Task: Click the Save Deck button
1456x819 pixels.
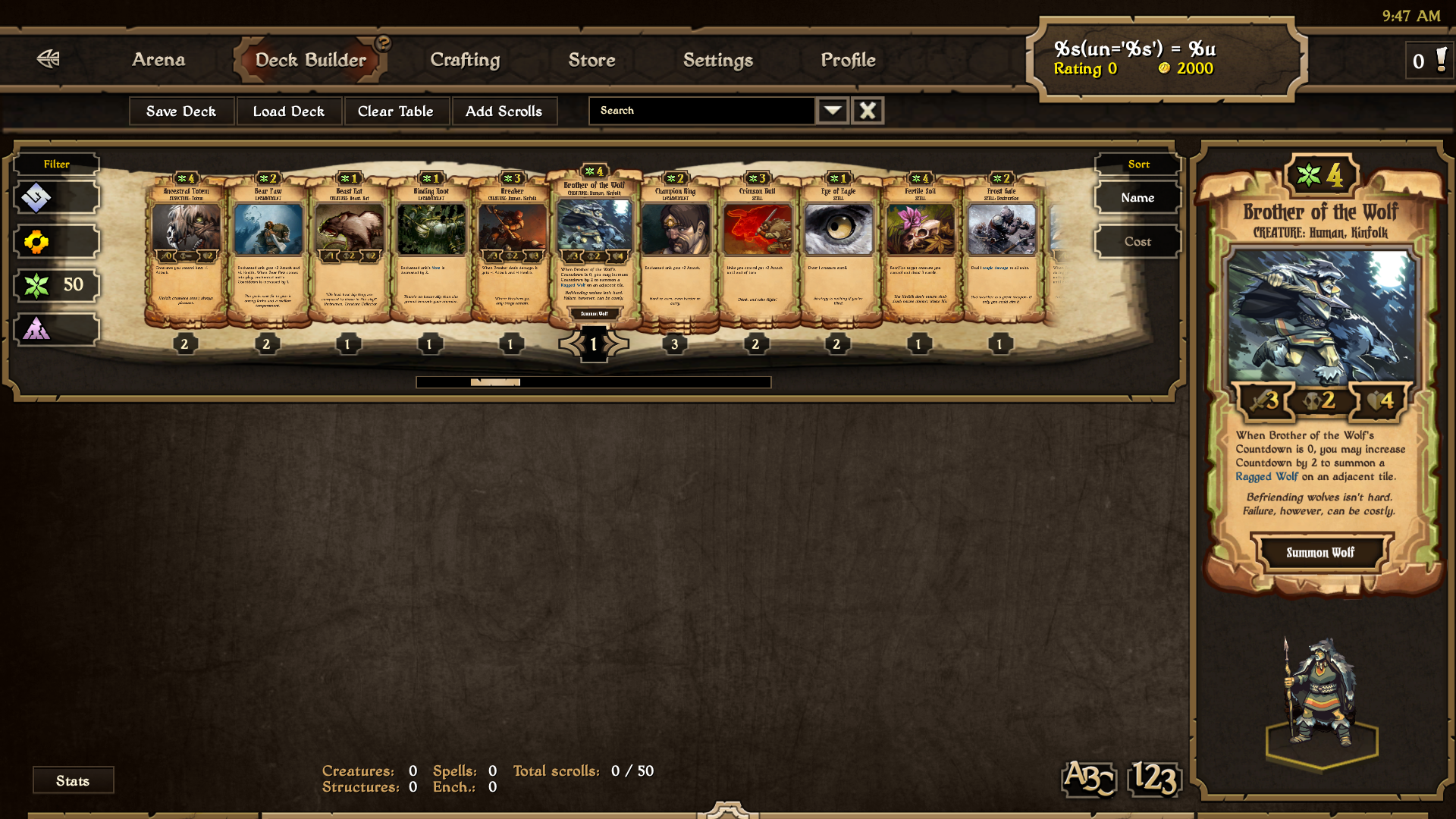Action: pyautogui.click(x=181, y=111)
